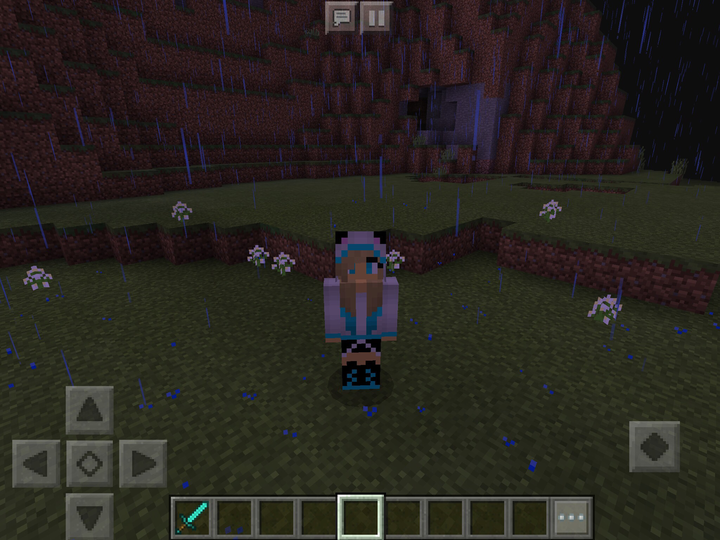Select the diamond sword hotbar slot
The height and width of the screenshot is (540, 720).
pyautogui.click(x=191, y=517)
